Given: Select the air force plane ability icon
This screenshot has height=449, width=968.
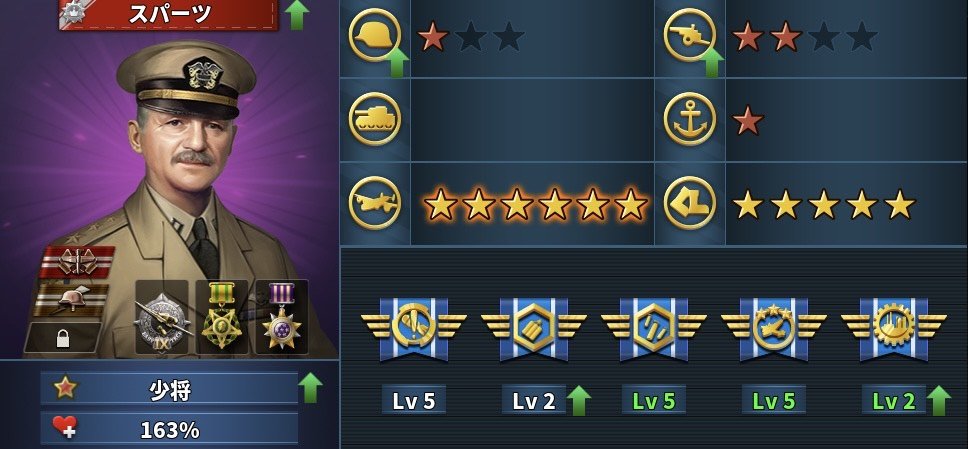Looking at the screenshot, I should [374, 203].
